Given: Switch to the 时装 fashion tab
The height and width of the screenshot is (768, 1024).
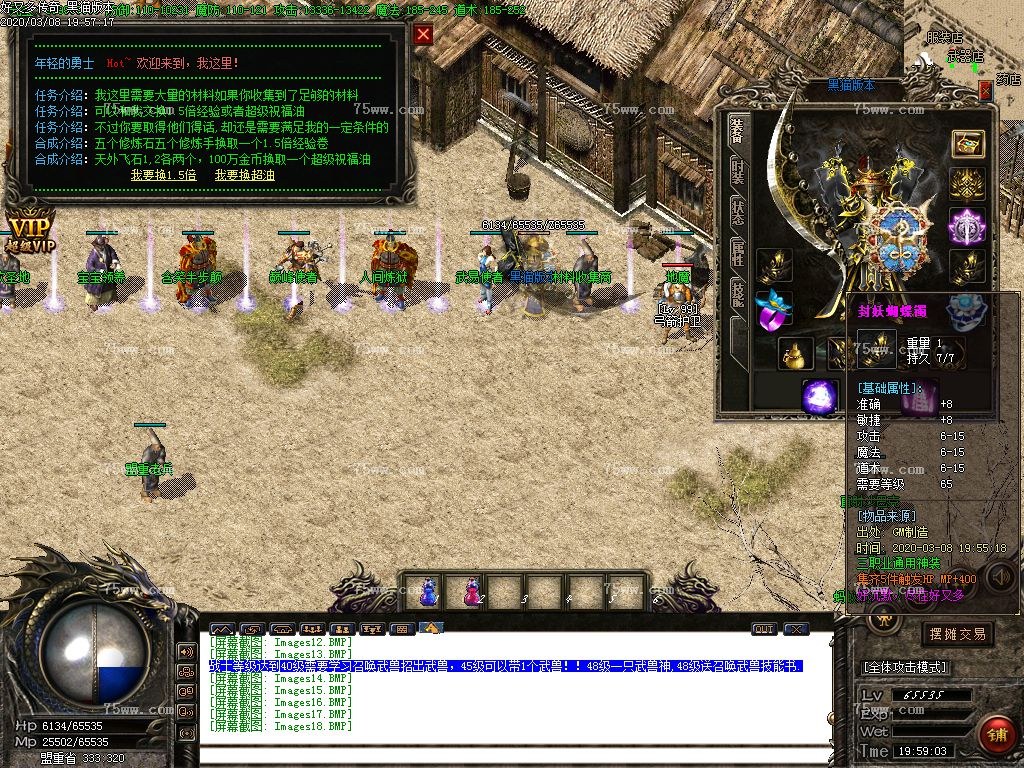Looking at the screenshot, I should coord(738,171).
